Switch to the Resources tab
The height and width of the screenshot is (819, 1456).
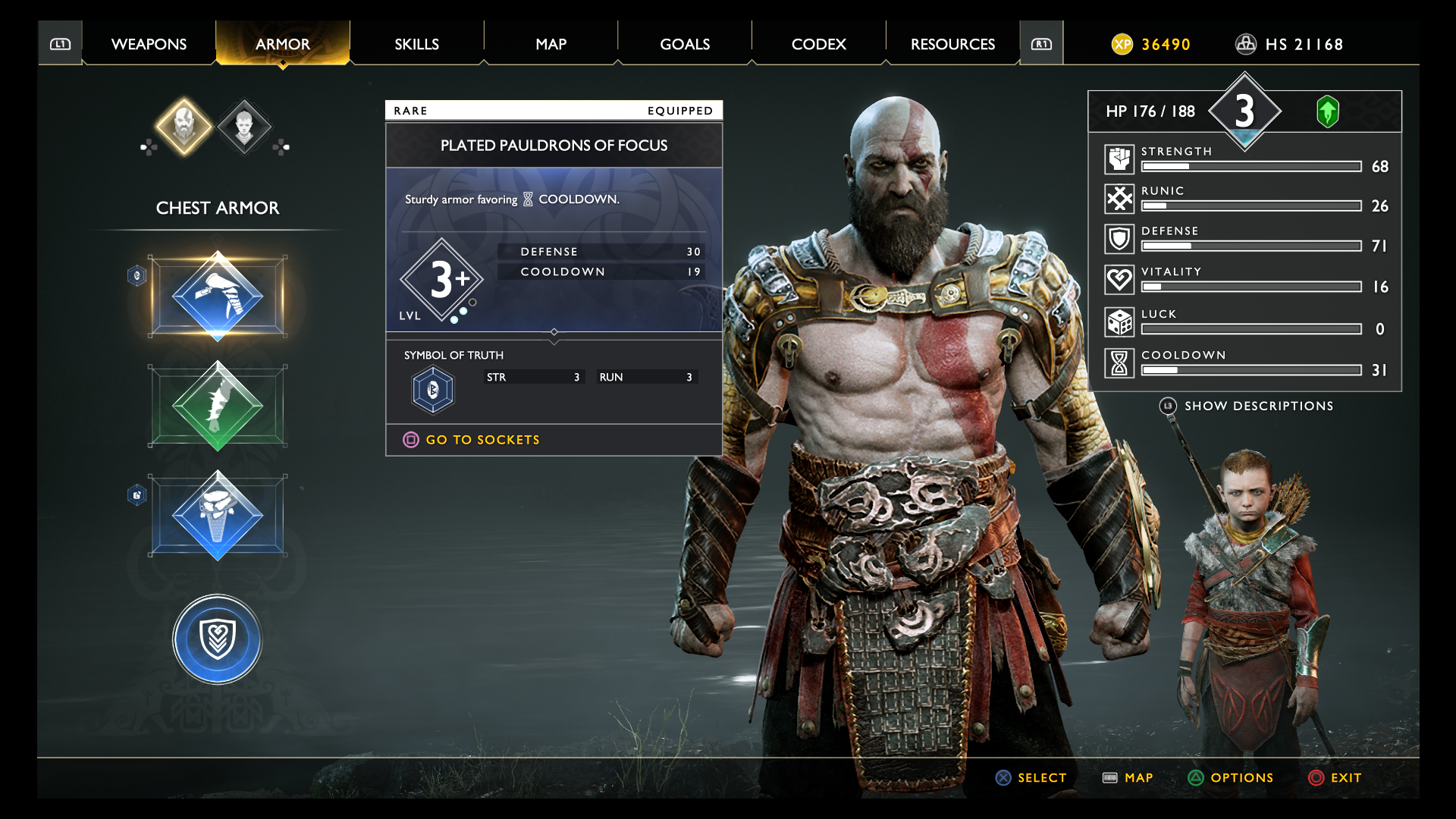952,44
